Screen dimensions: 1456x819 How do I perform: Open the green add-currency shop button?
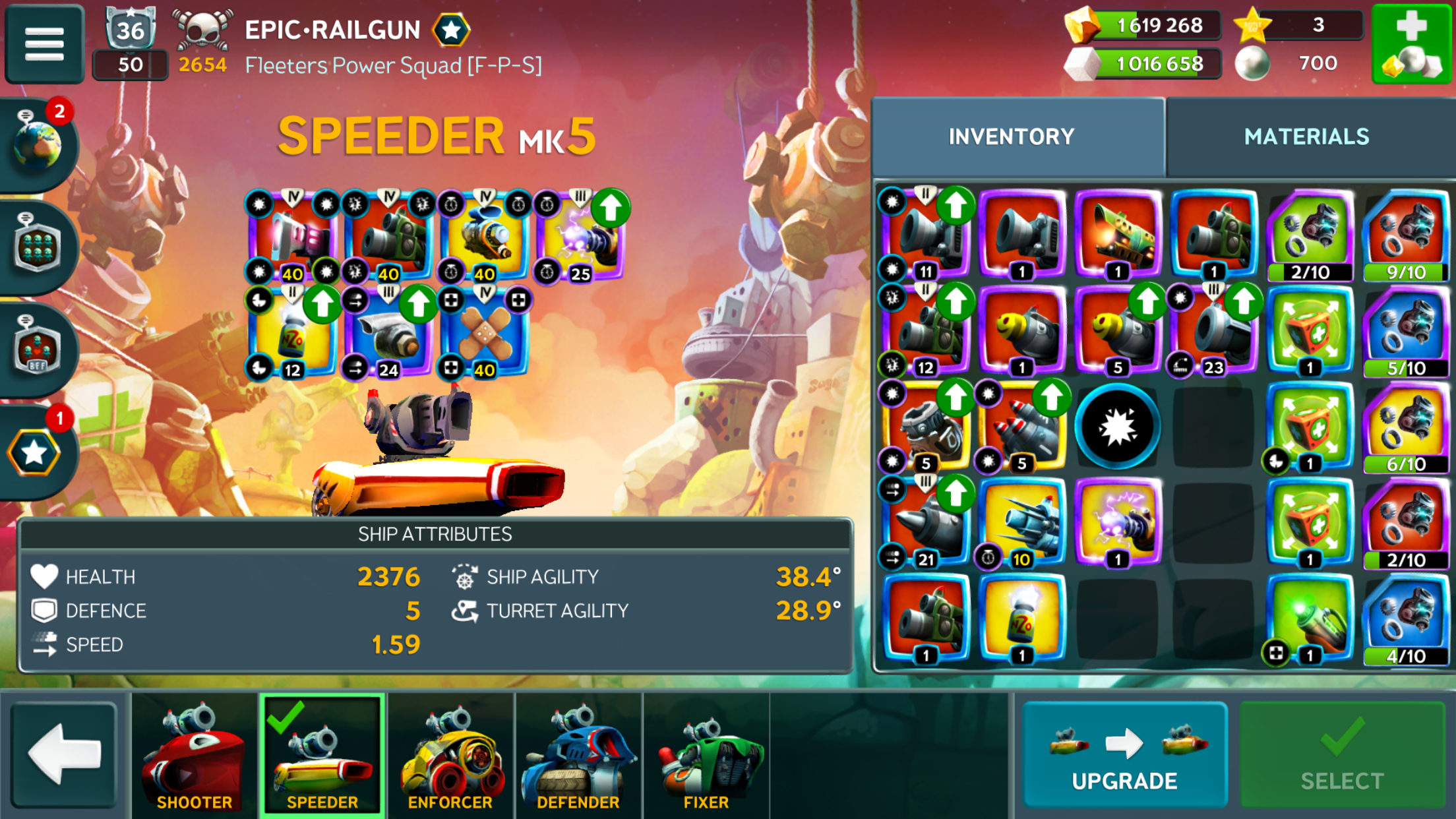1411,44
